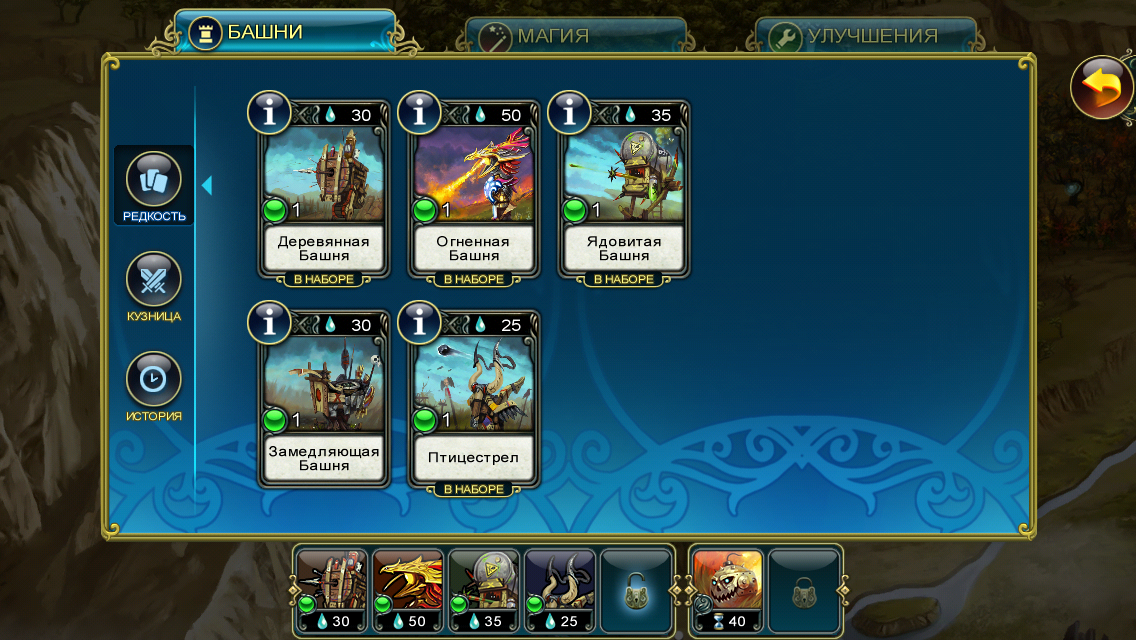Switch to the Башни tab
Screen dimensions: 1136x640
[x=284, y=32]
